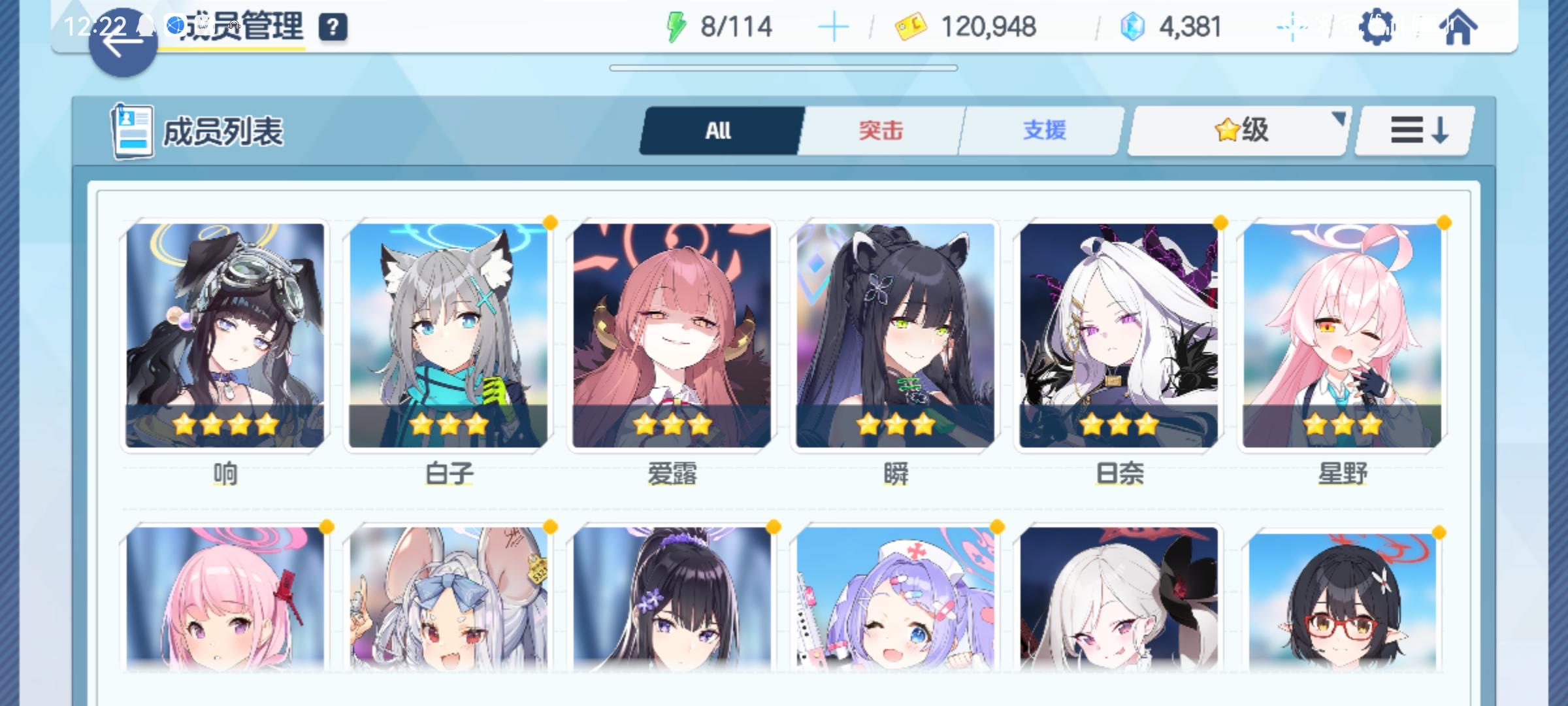Open the help question mark icon
Screen dimensions: 1568x706
[x=333, y=27]
